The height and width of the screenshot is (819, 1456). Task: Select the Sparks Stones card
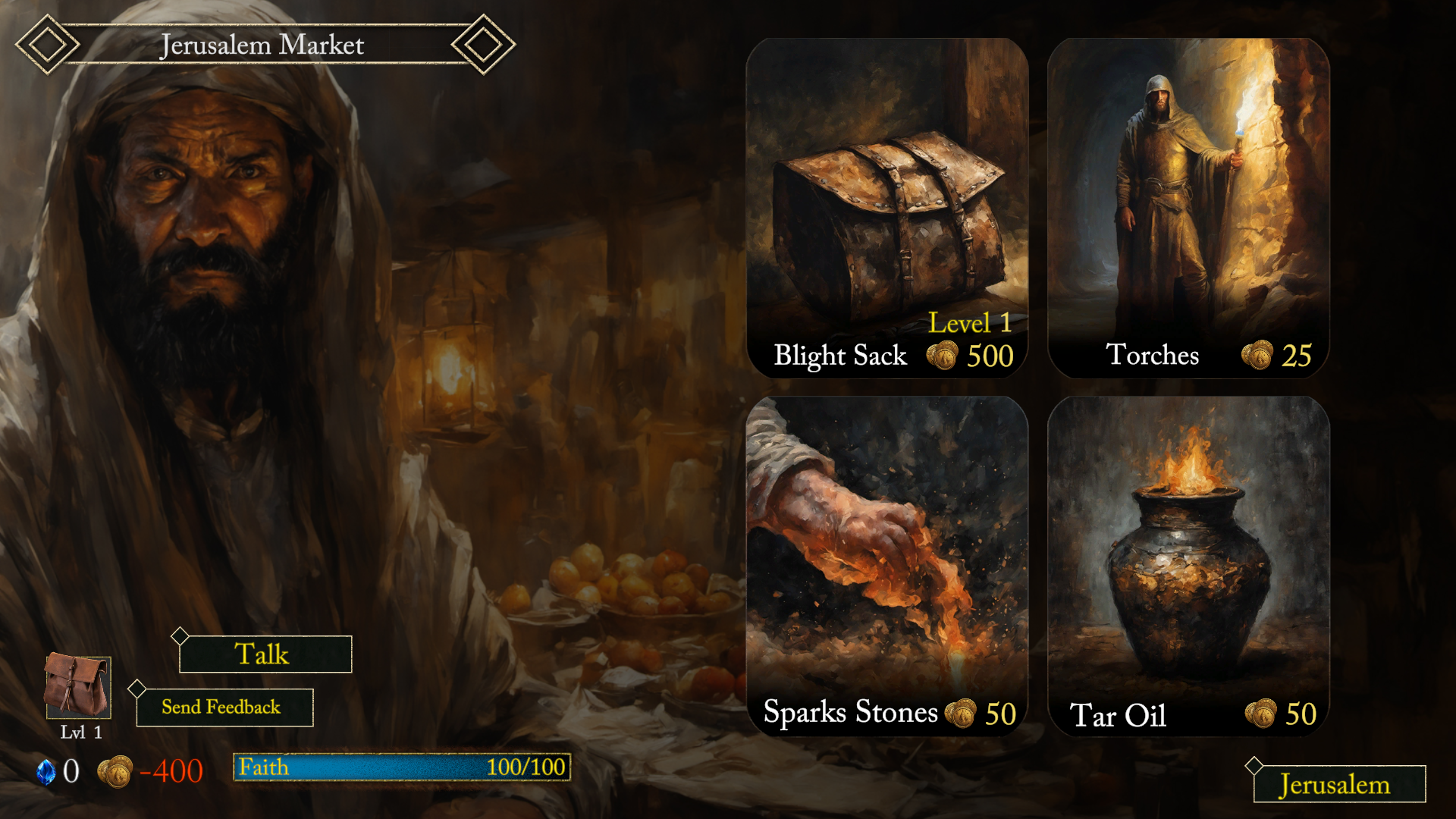pos(886,565)
